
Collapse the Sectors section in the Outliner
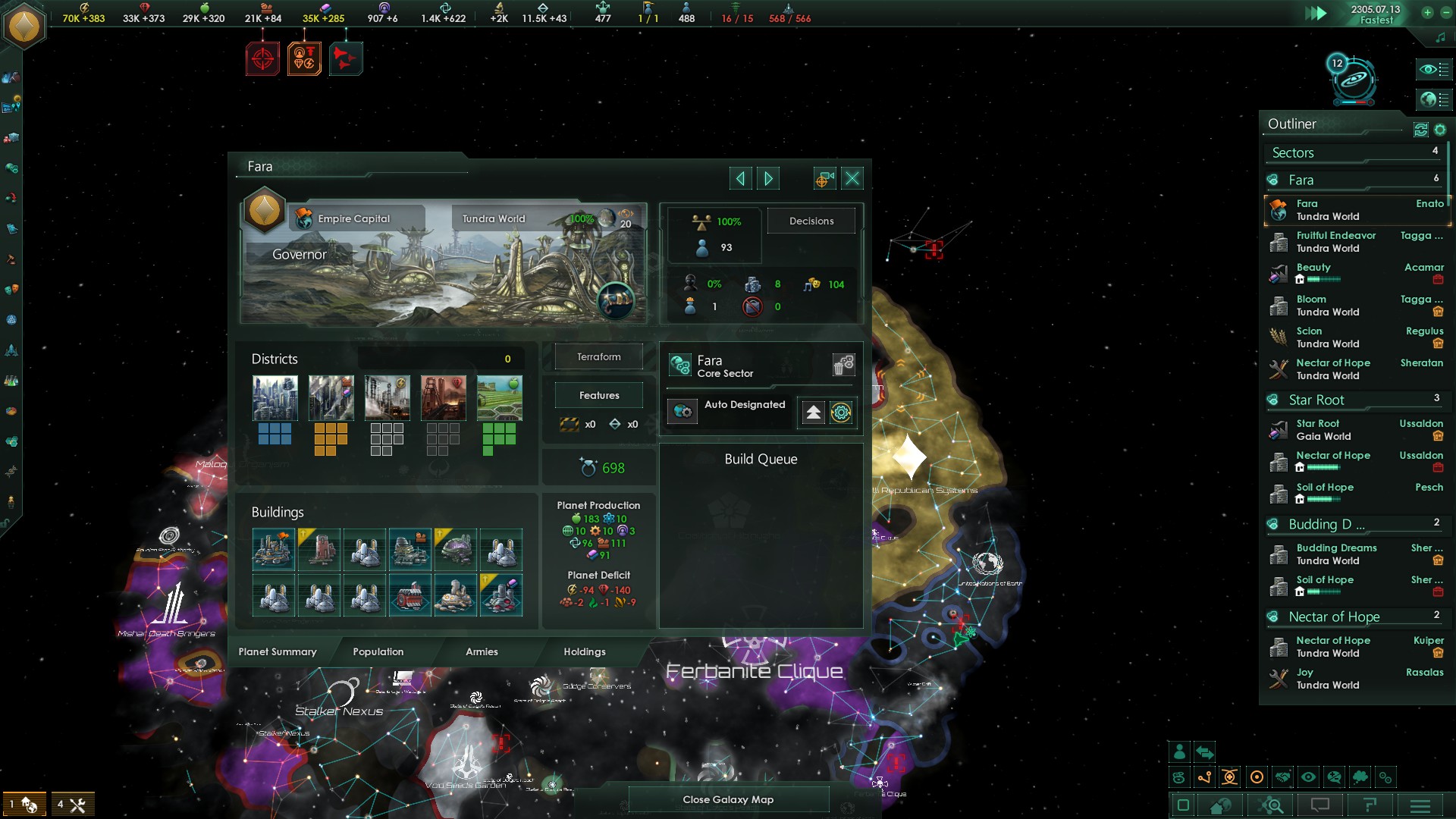pyautogui.click(x=1291, y=152)
